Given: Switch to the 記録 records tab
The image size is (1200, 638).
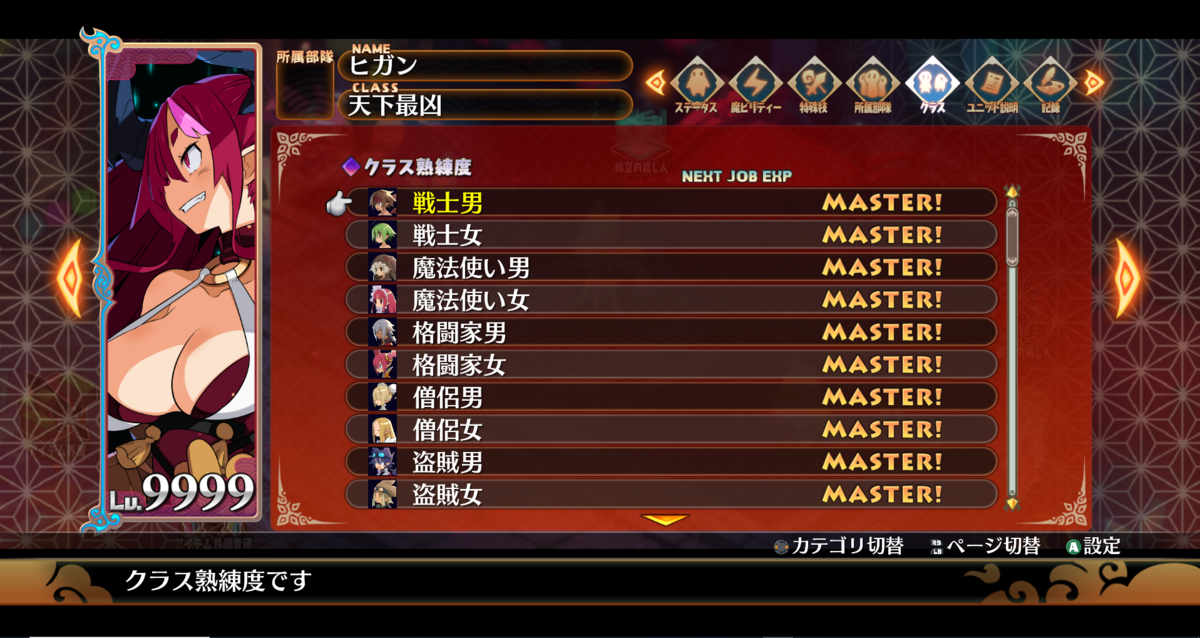Looking at the screenshot, I should (1049, 83).
